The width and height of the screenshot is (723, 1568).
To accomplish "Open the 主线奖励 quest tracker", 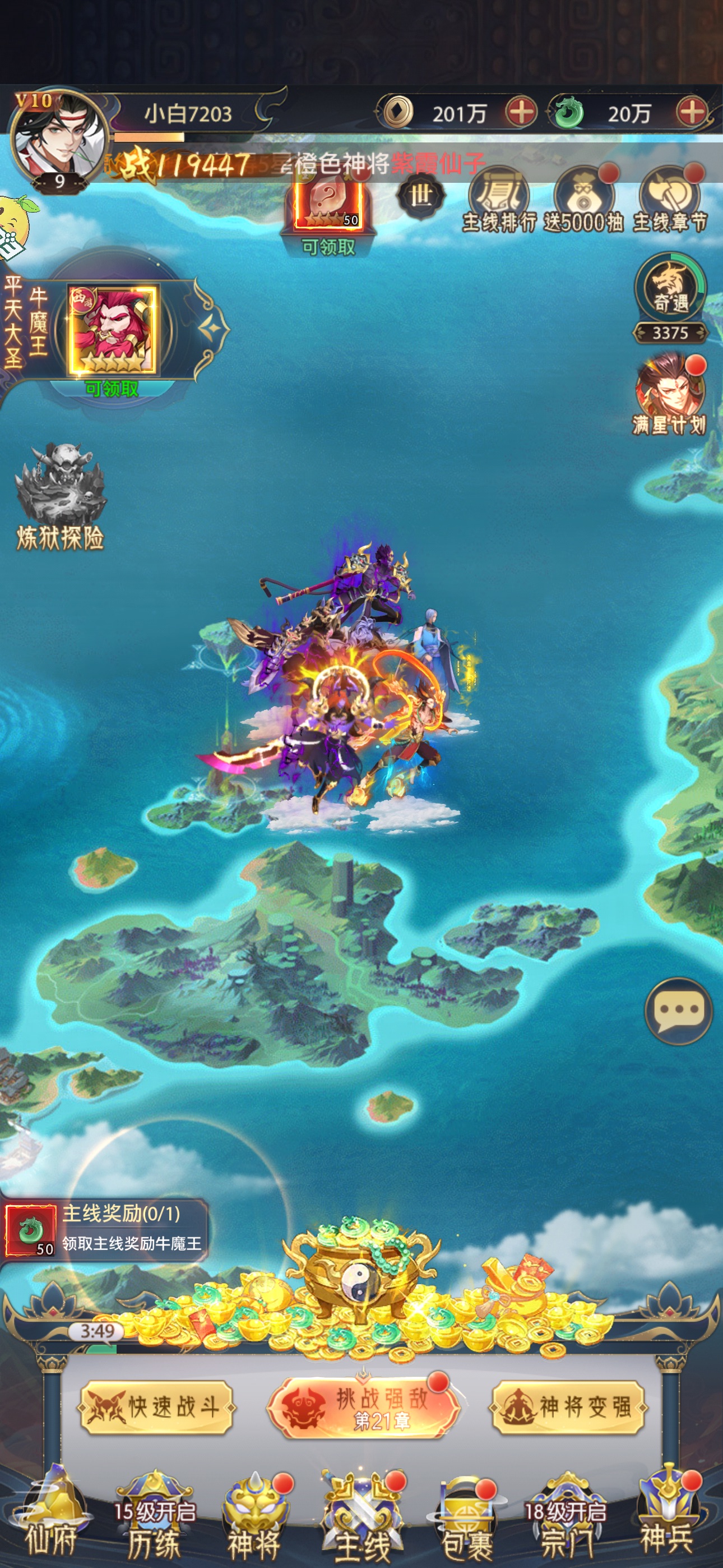I will pos(105,1228).
